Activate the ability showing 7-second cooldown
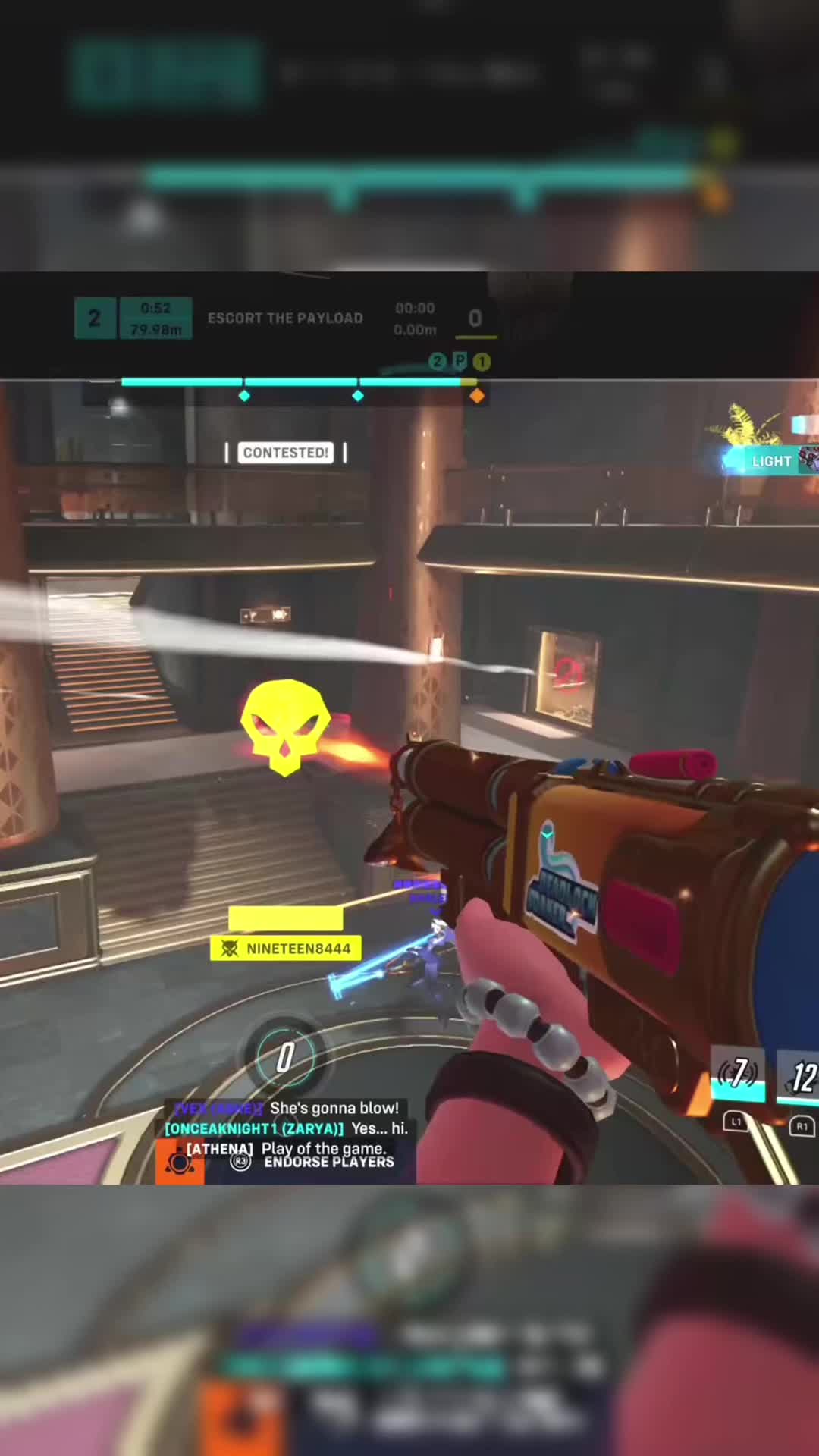 738,1074
